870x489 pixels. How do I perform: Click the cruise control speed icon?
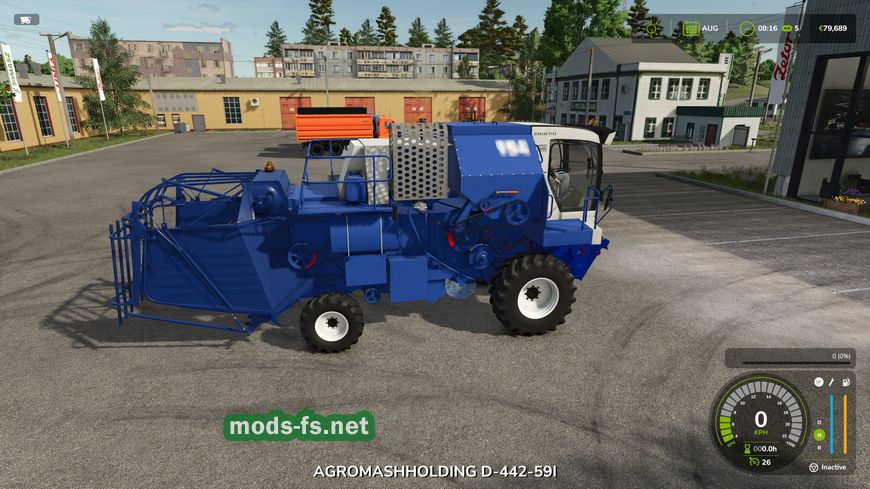(752, 462)
